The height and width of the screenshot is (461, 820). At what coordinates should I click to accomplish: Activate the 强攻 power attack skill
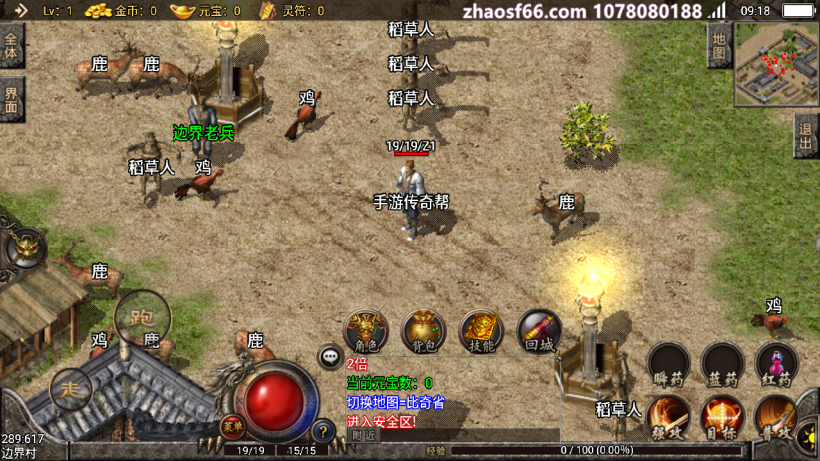[668, 416]
